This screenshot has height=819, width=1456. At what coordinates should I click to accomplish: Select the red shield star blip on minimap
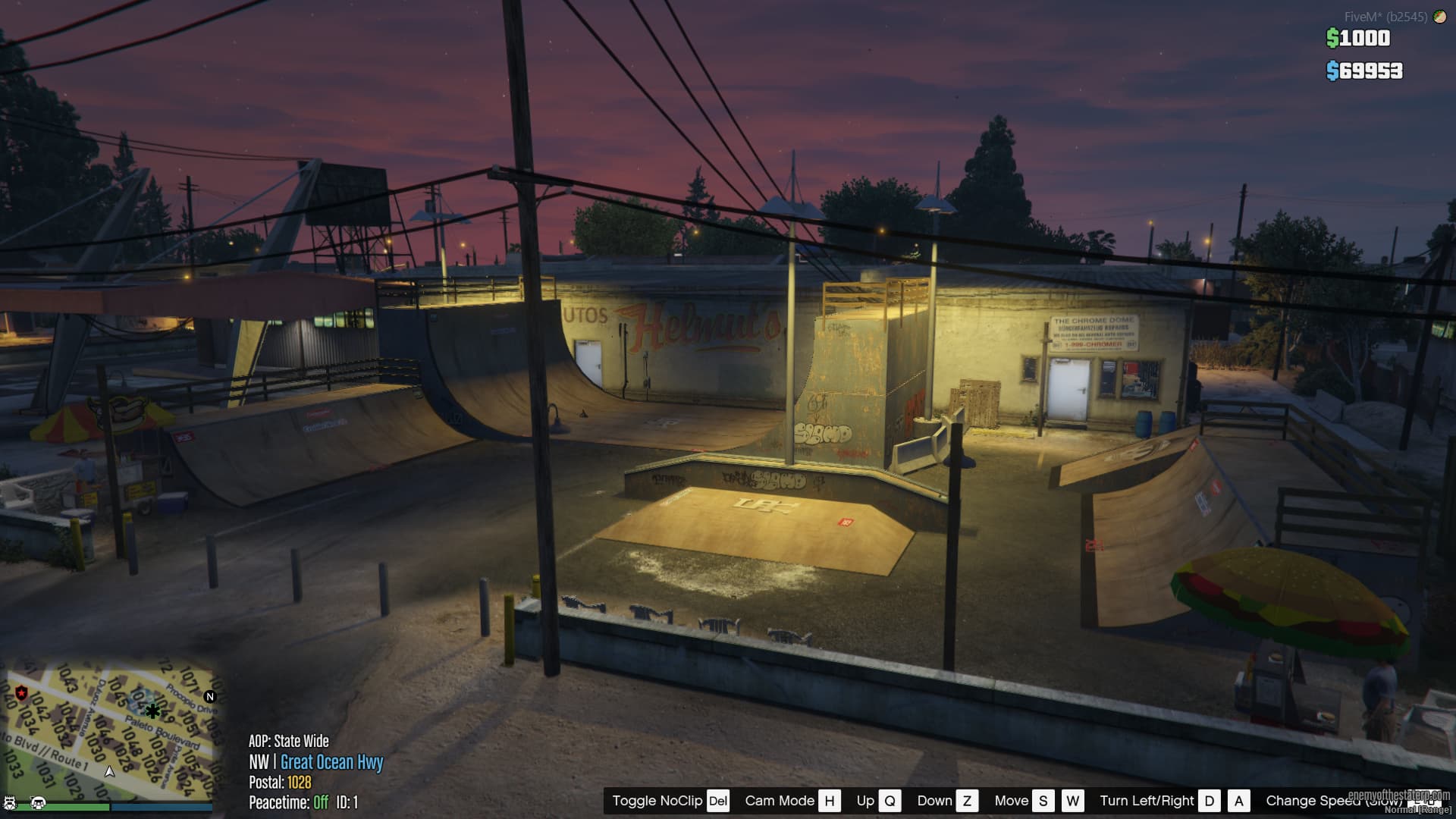20,693
